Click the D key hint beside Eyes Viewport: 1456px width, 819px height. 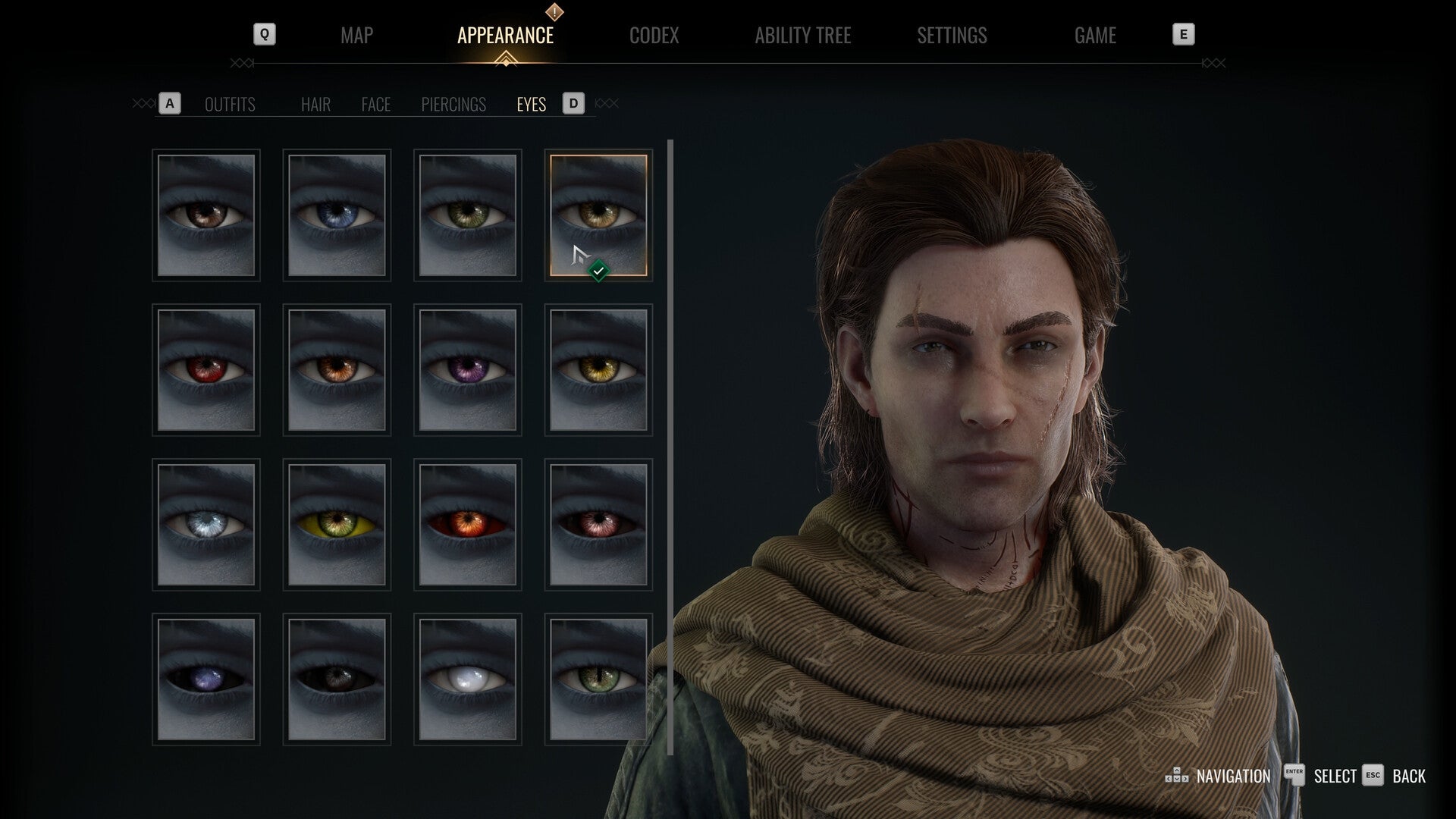tap(573, 104)
